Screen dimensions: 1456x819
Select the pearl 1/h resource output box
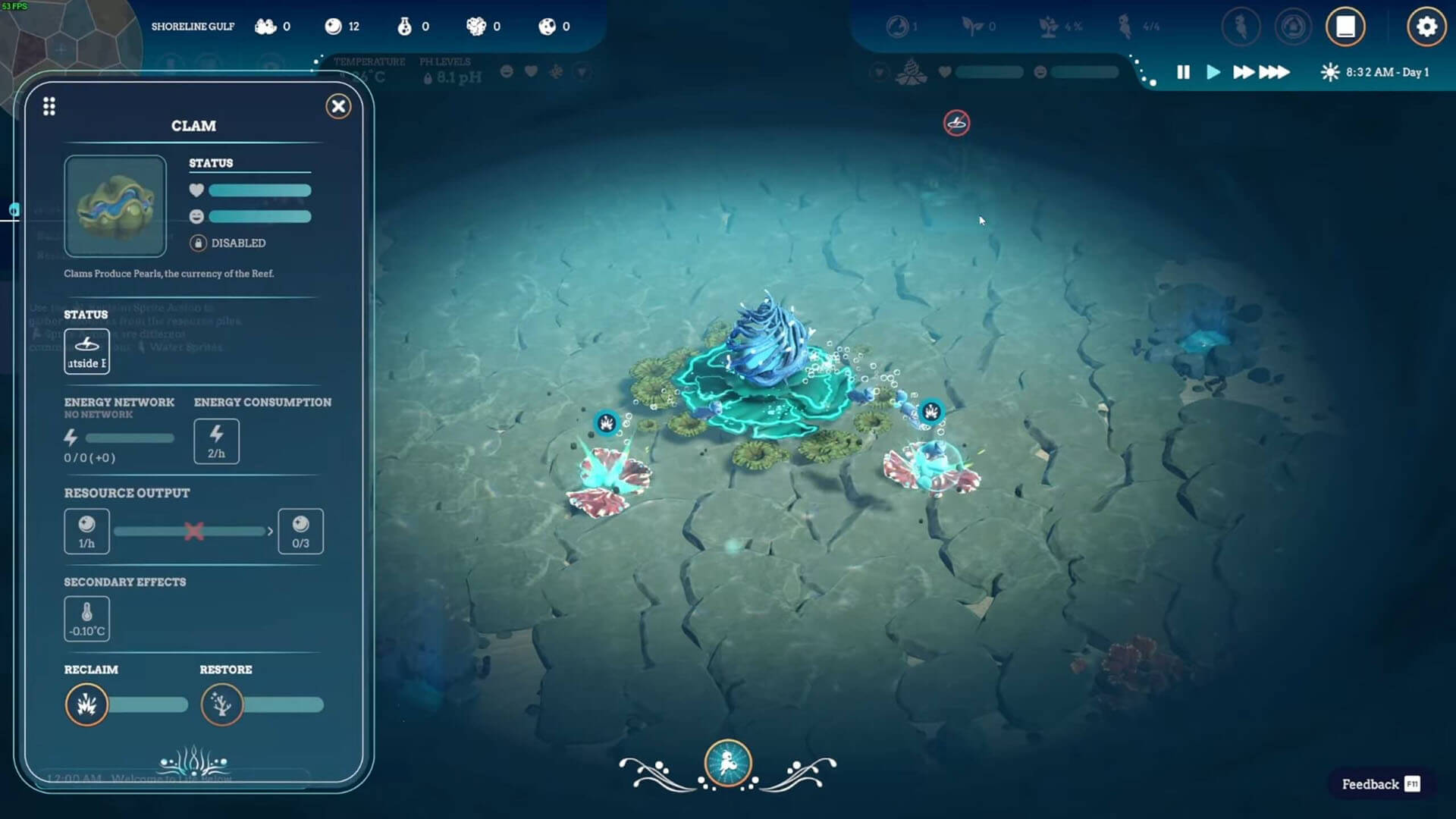coord(87,531)
